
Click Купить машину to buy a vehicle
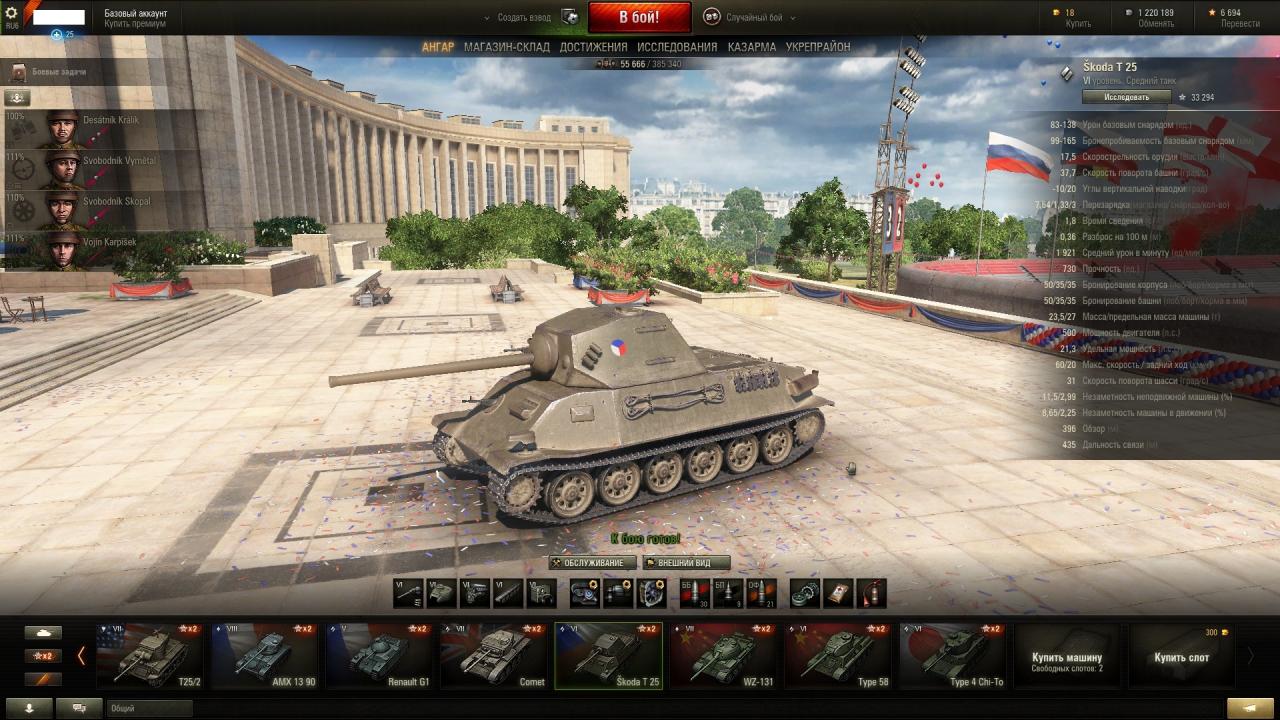tap(1067, 657)
